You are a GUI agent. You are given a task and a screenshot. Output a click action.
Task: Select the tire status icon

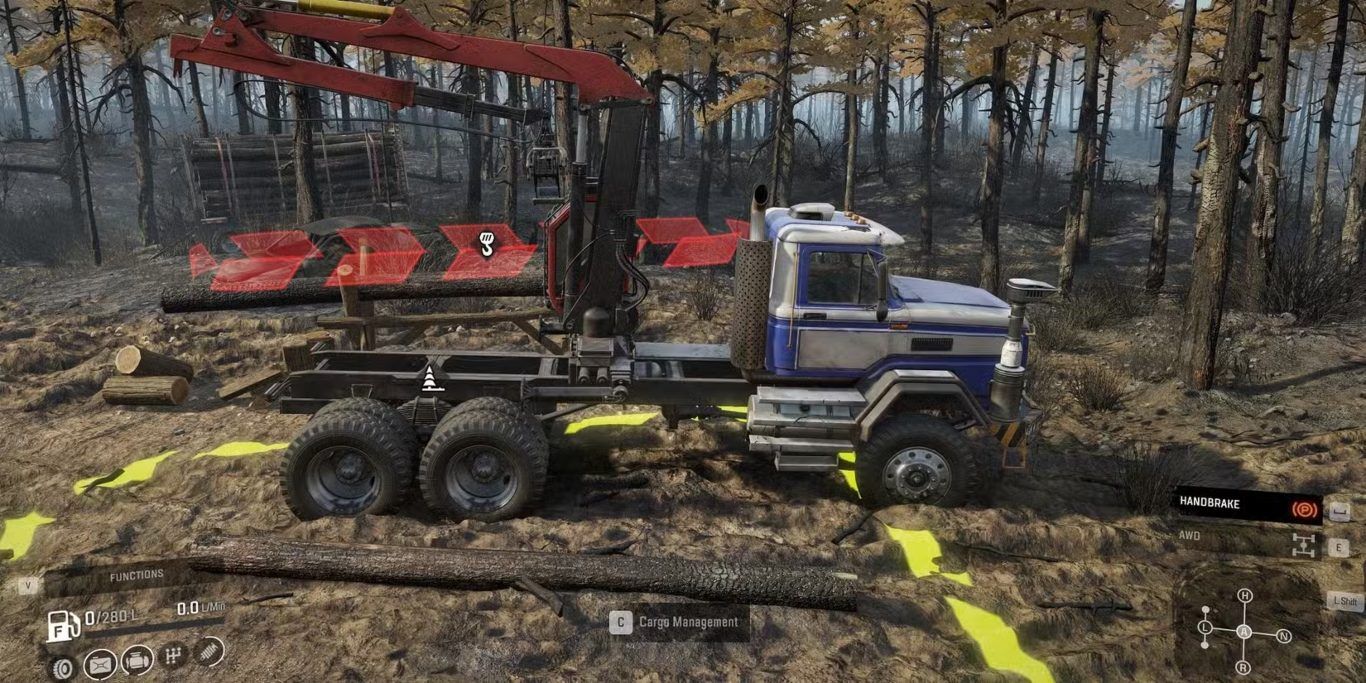62,666
